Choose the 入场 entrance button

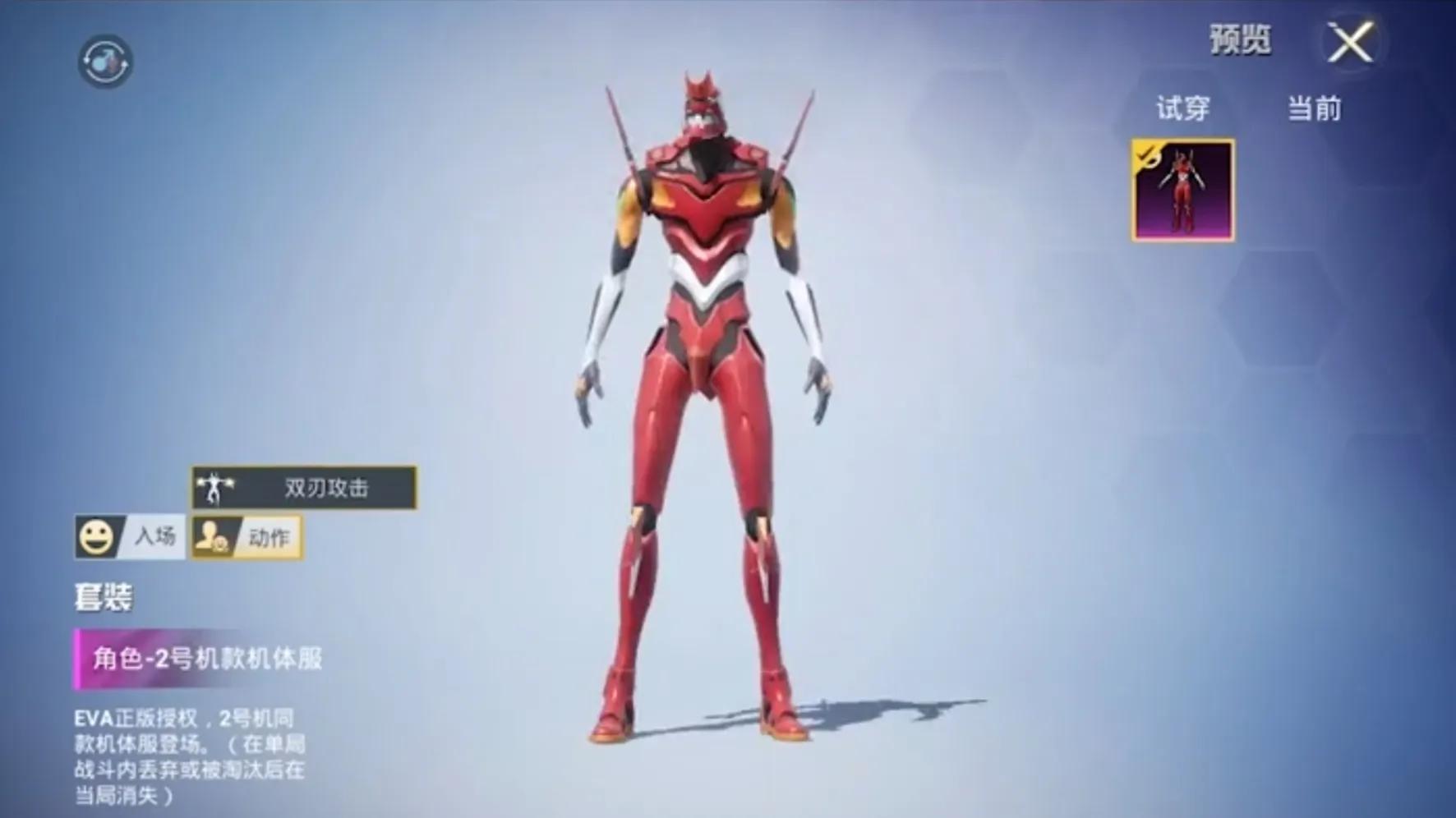pyautogui.click(x=130, y=537)
